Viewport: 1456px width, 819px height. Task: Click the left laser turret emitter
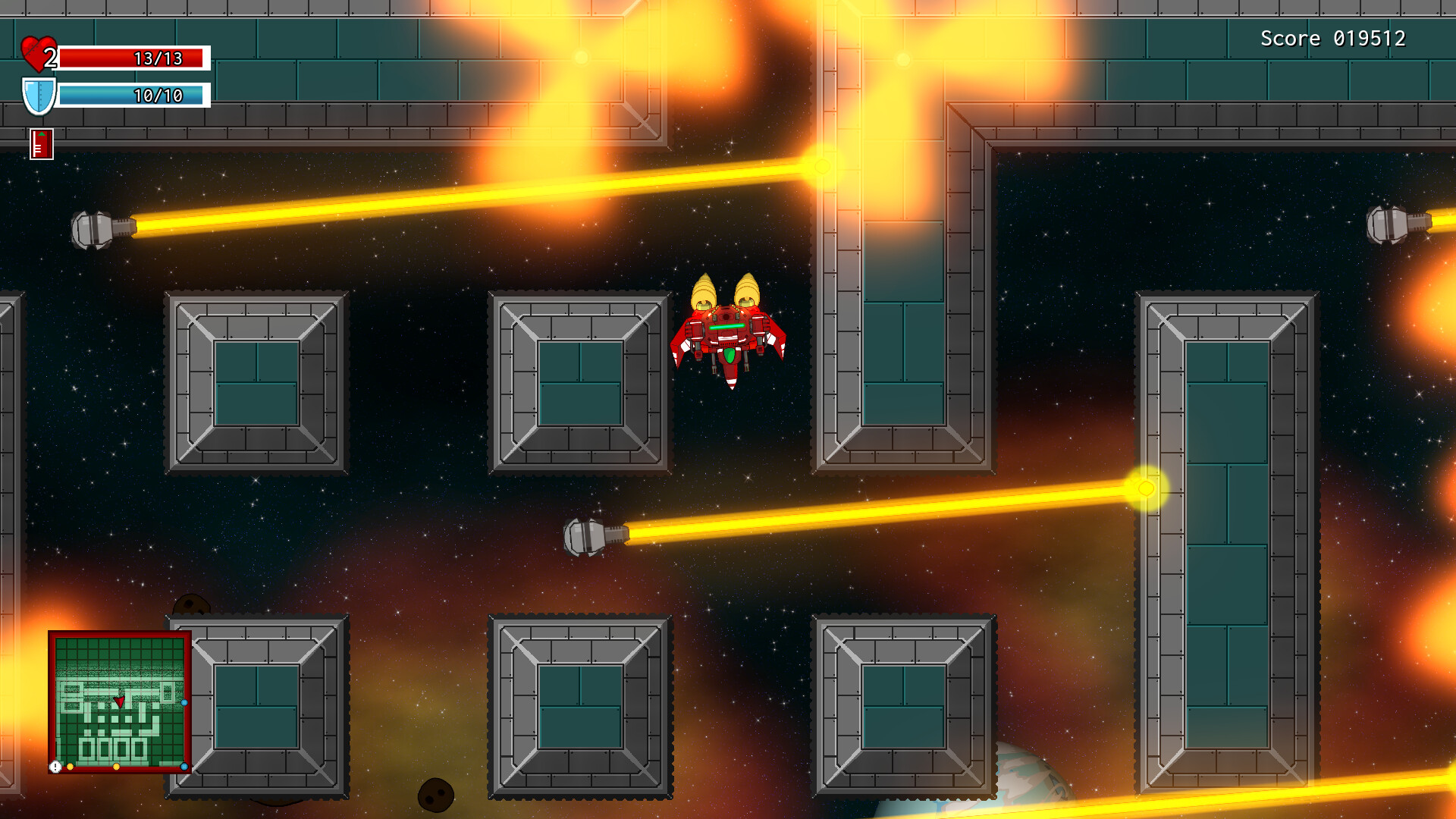tap(93, 230)
